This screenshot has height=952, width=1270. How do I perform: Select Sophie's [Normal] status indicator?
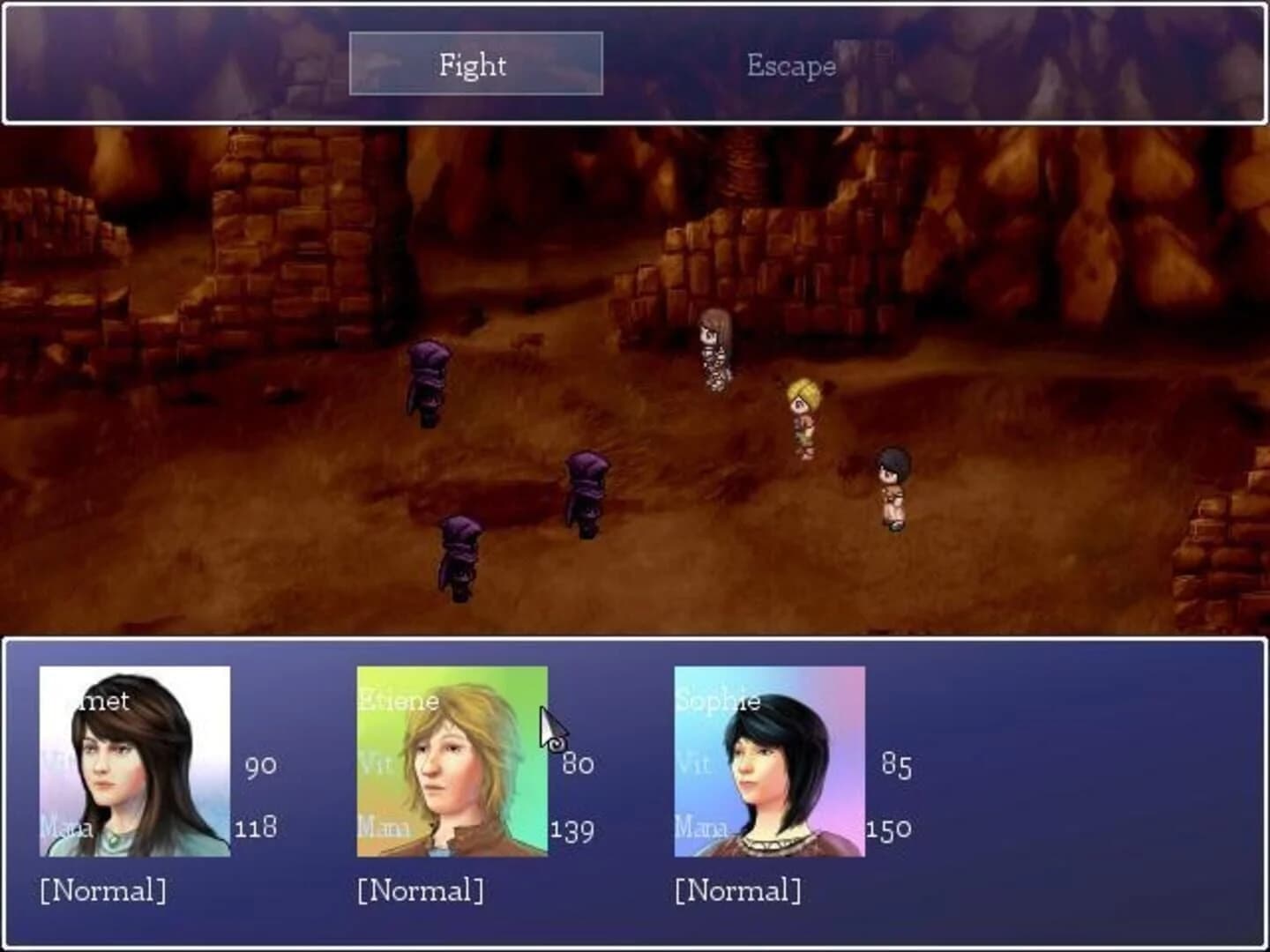click(738, 889)
